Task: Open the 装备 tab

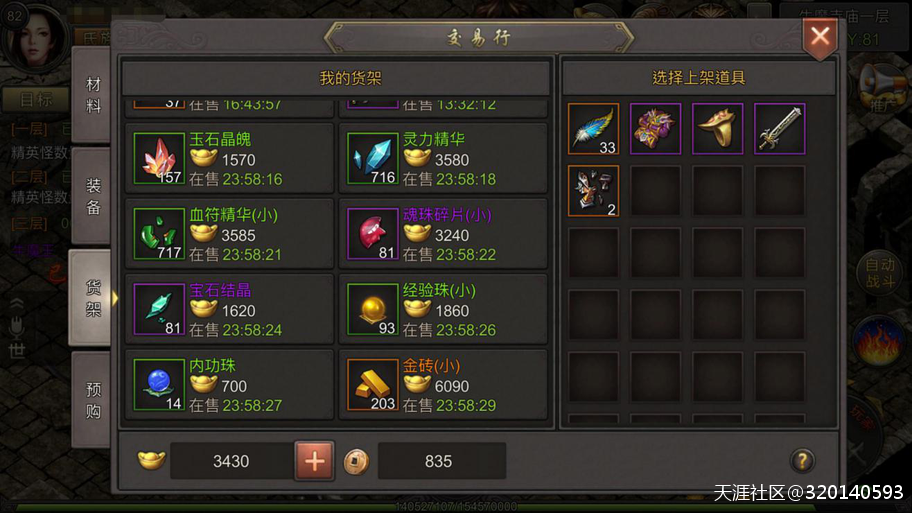Action: 93,195
